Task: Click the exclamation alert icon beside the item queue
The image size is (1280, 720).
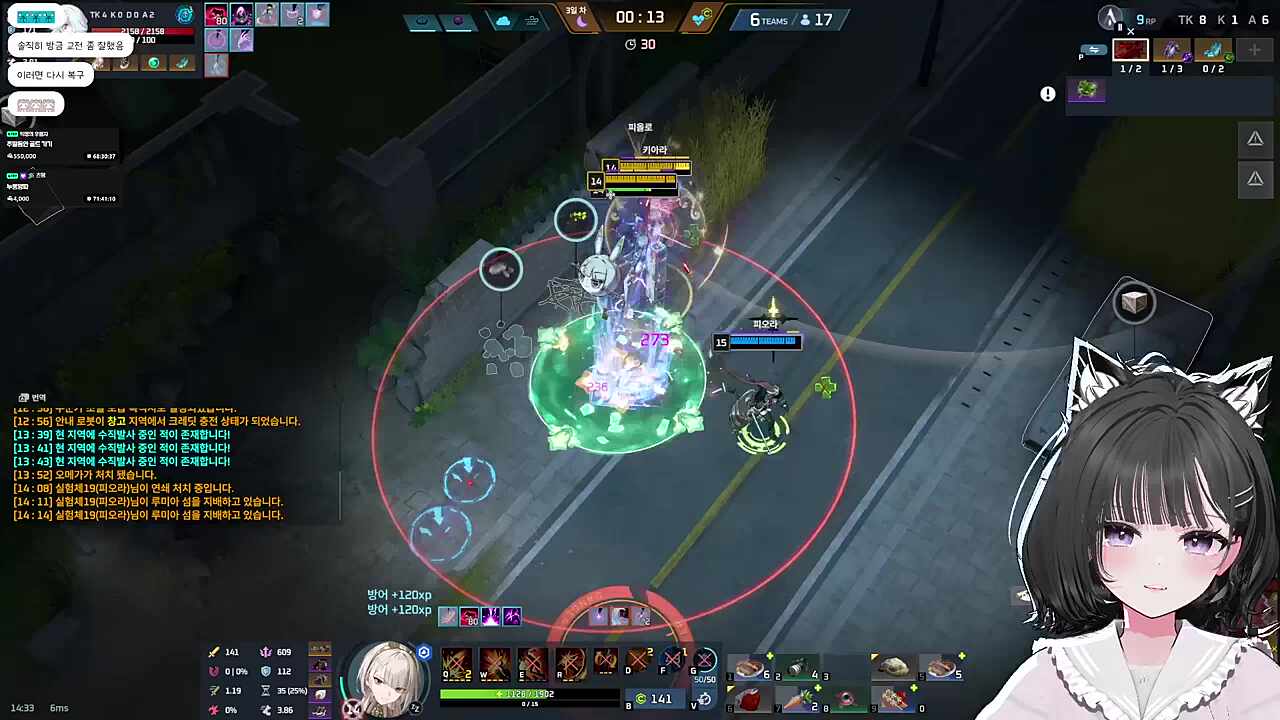Action: [x=1048, y=94]
